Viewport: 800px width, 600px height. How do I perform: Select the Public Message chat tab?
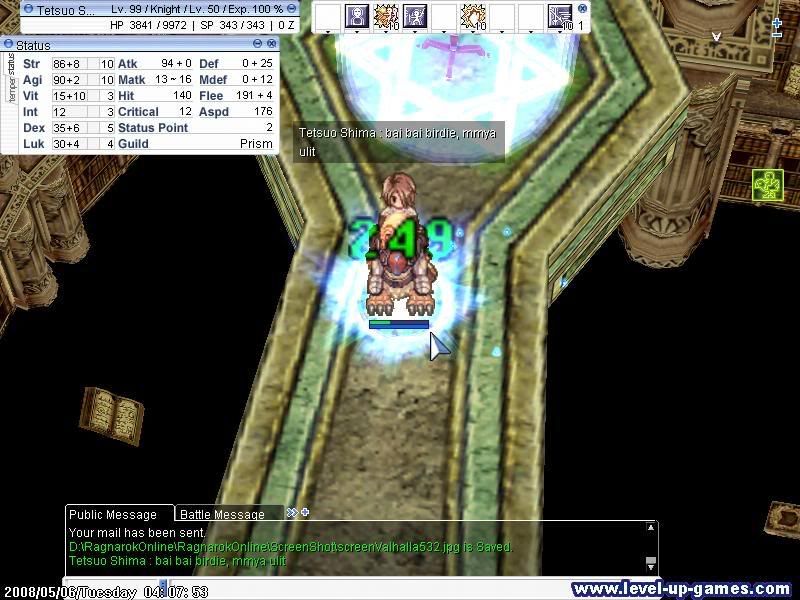112,514
